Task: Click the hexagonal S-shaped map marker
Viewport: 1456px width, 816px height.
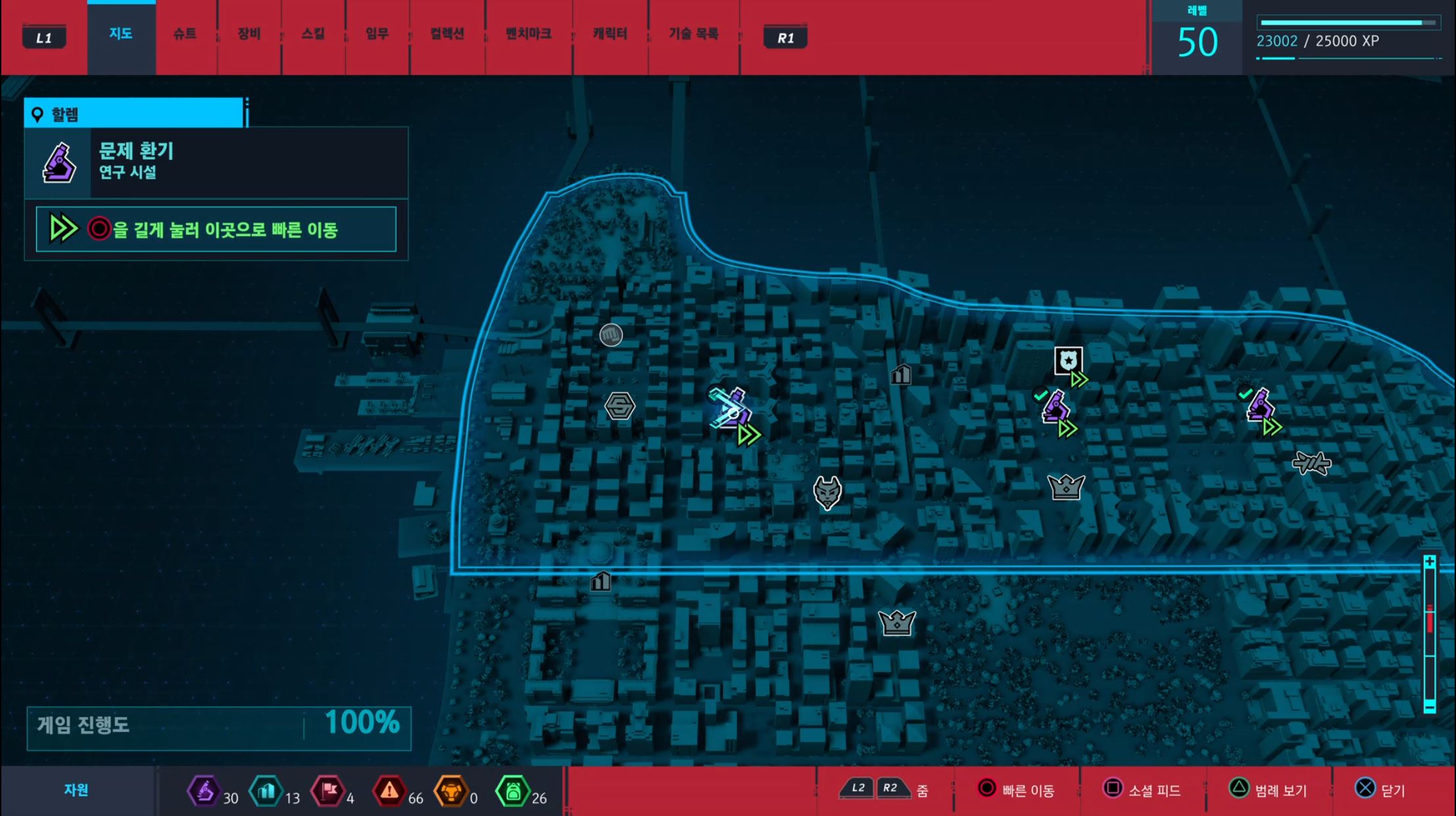Action: click(x=619, y=406)
